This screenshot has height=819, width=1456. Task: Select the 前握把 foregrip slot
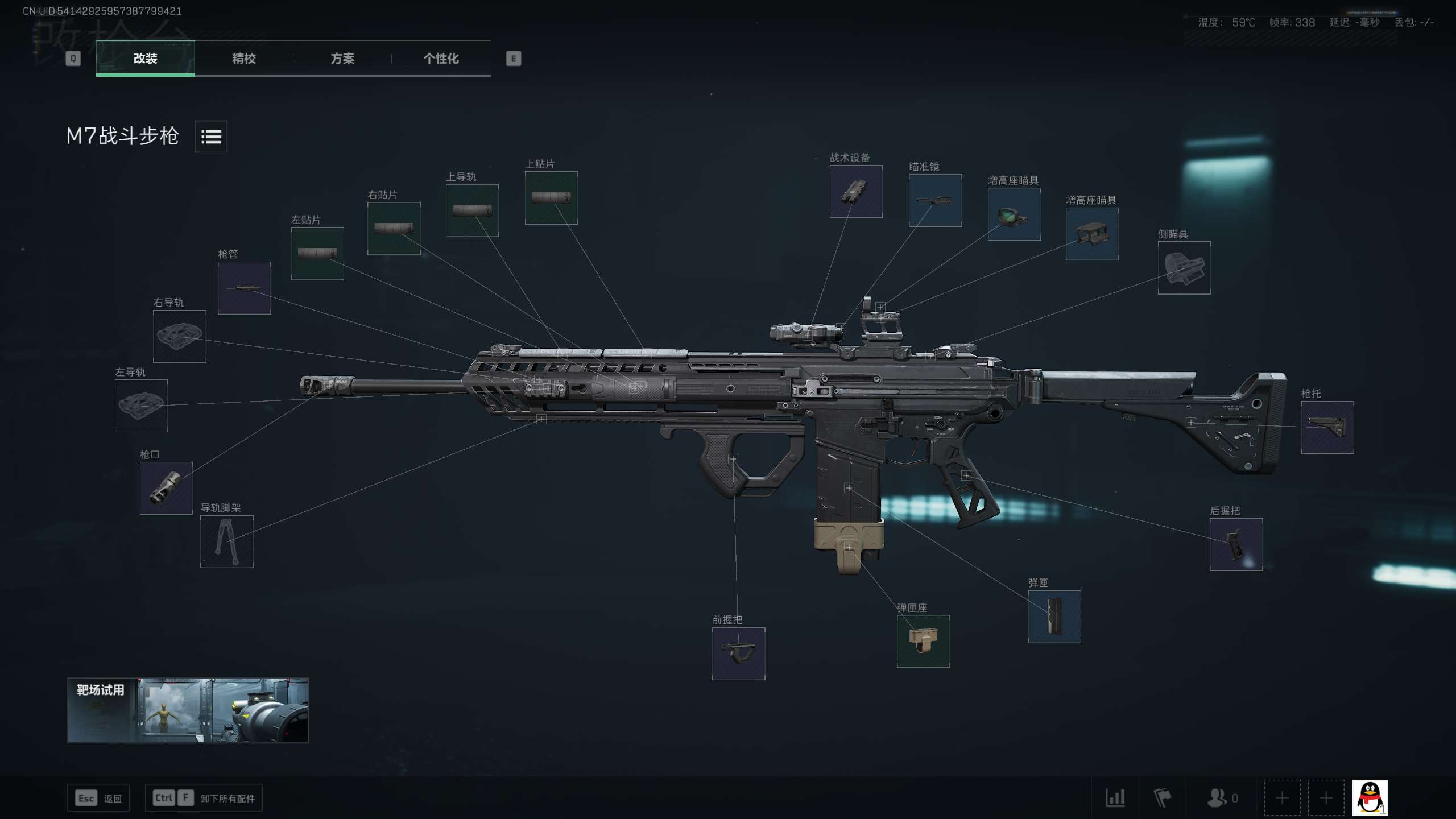click(x=738, y=653)
